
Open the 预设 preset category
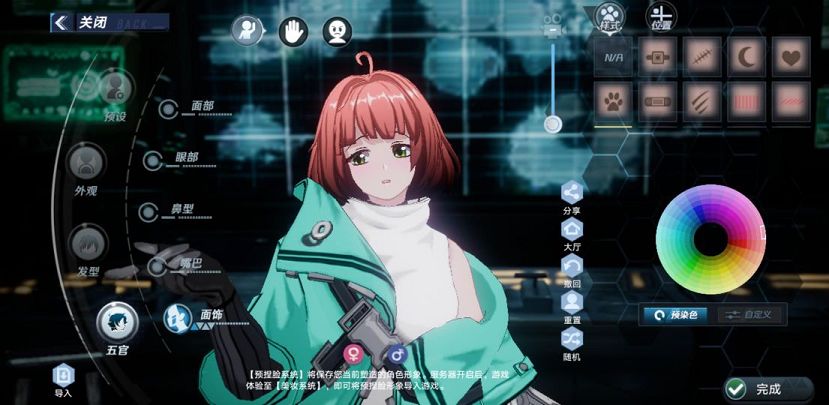pos(115,89)
